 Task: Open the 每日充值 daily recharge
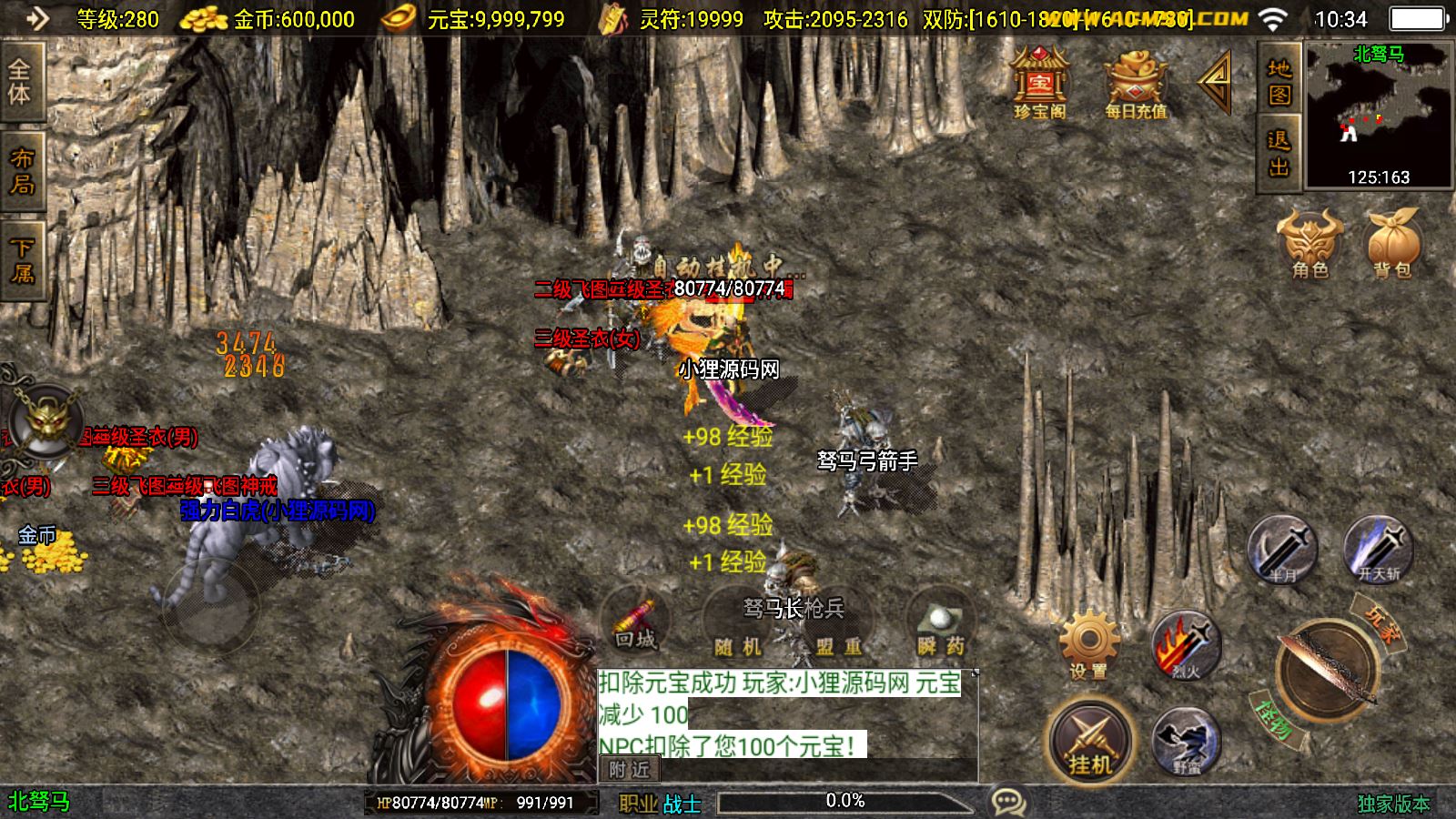coord(1136,84)
